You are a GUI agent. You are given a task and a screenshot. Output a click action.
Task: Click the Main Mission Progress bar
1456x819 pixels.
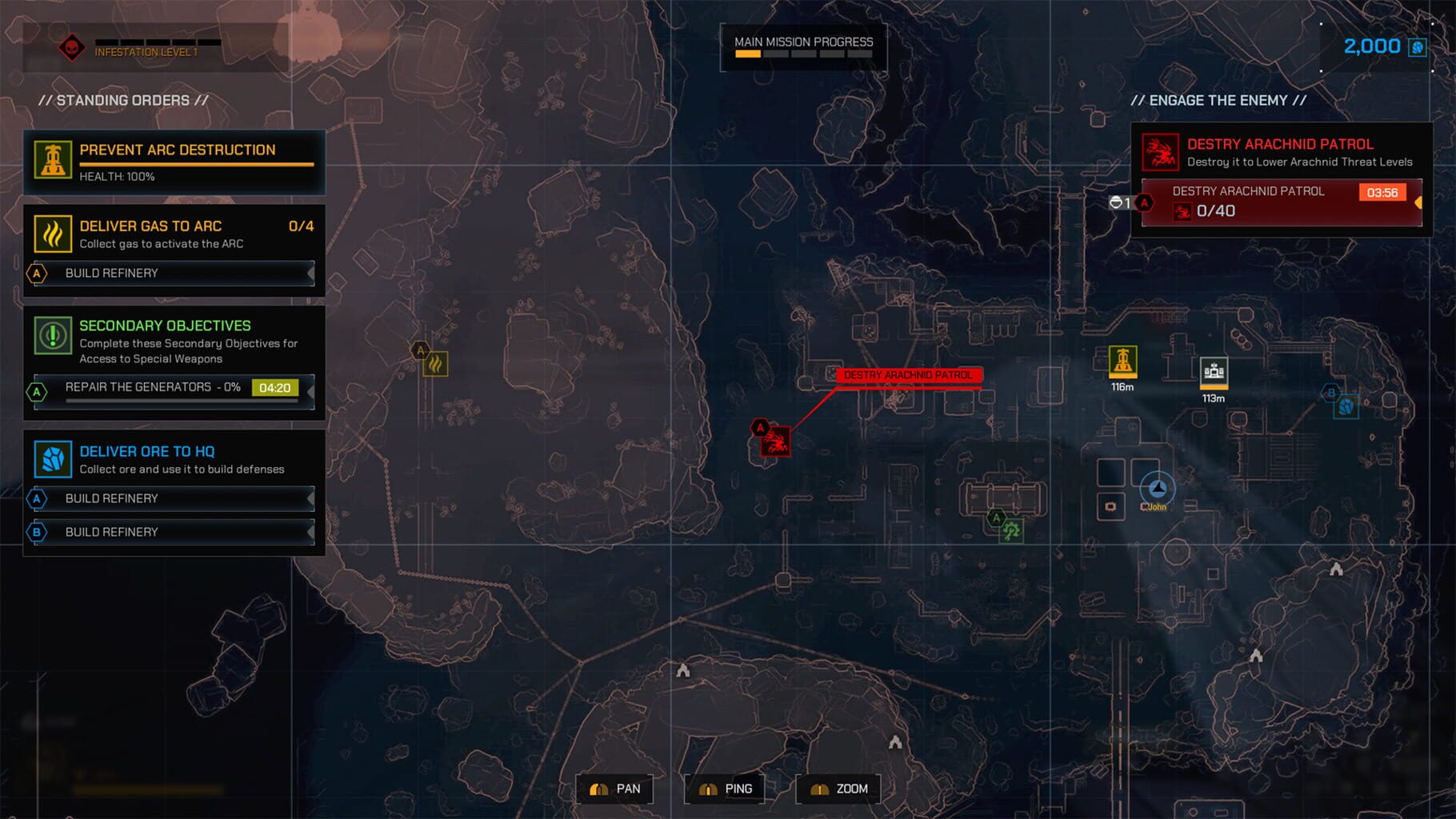click(802, 54)
